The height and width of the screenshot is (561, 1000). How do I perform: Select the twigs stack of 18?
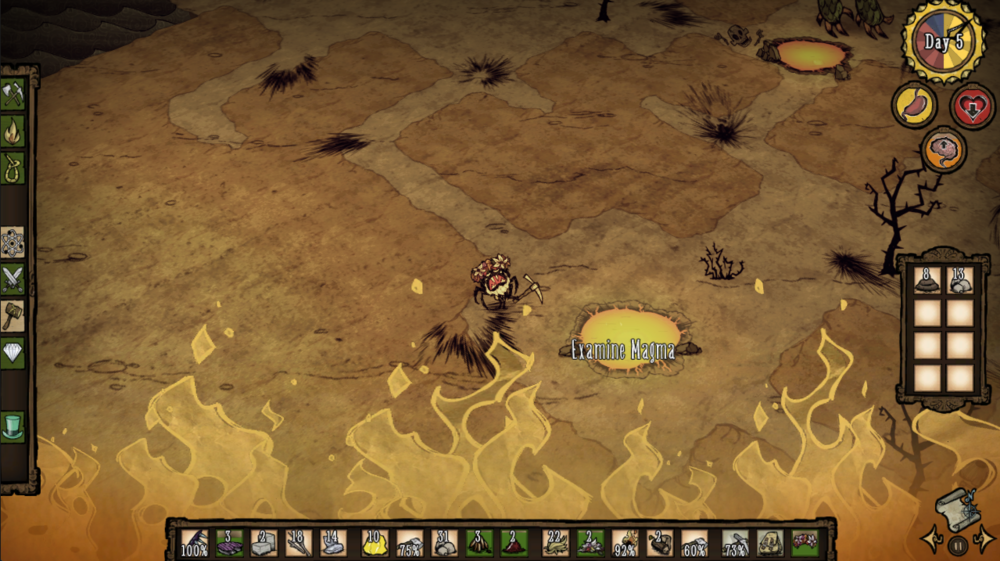(297, 543)
